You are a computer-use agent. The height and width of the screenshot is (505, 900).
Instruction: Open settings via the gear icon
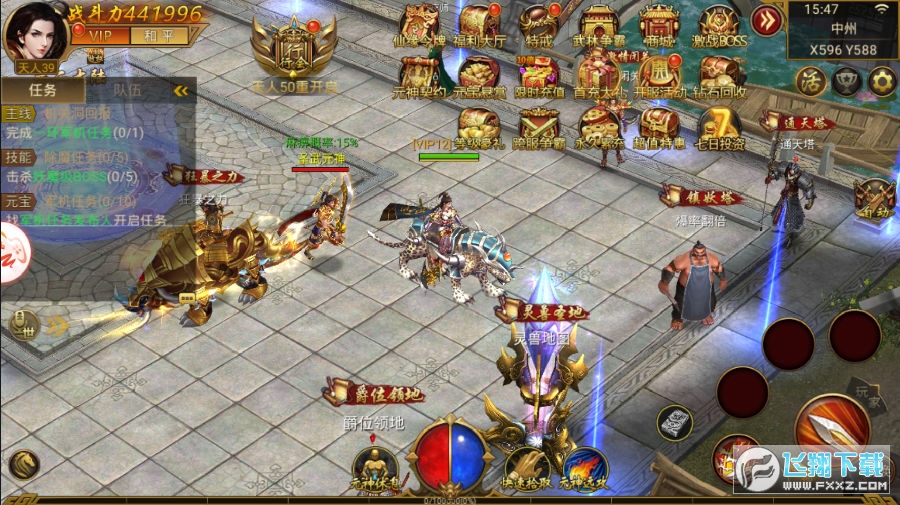882,81
